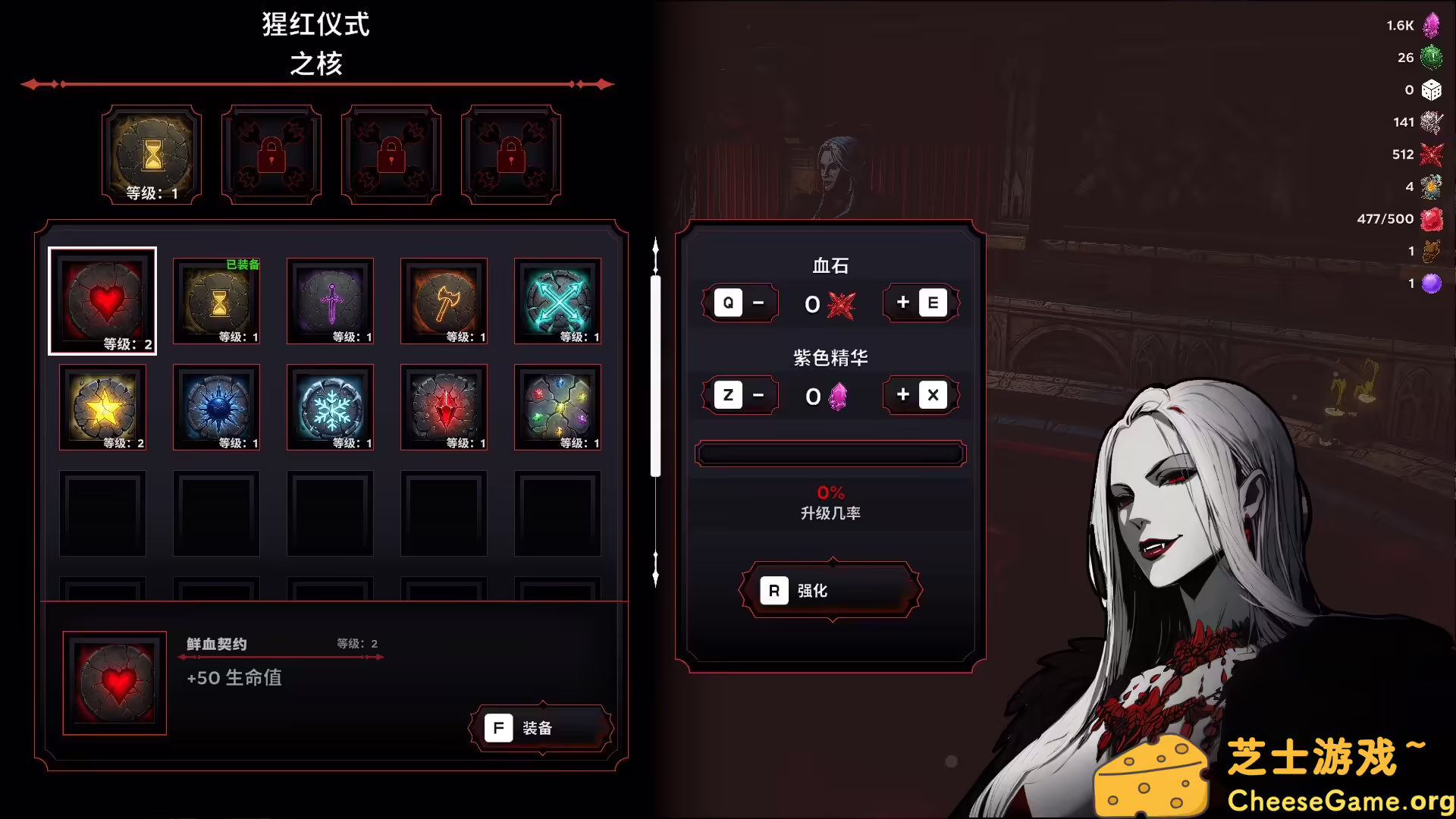This screenshot has width=1456, height=819.
Task: Click the second locked slot with red padlock
Action: pos(391,154)
